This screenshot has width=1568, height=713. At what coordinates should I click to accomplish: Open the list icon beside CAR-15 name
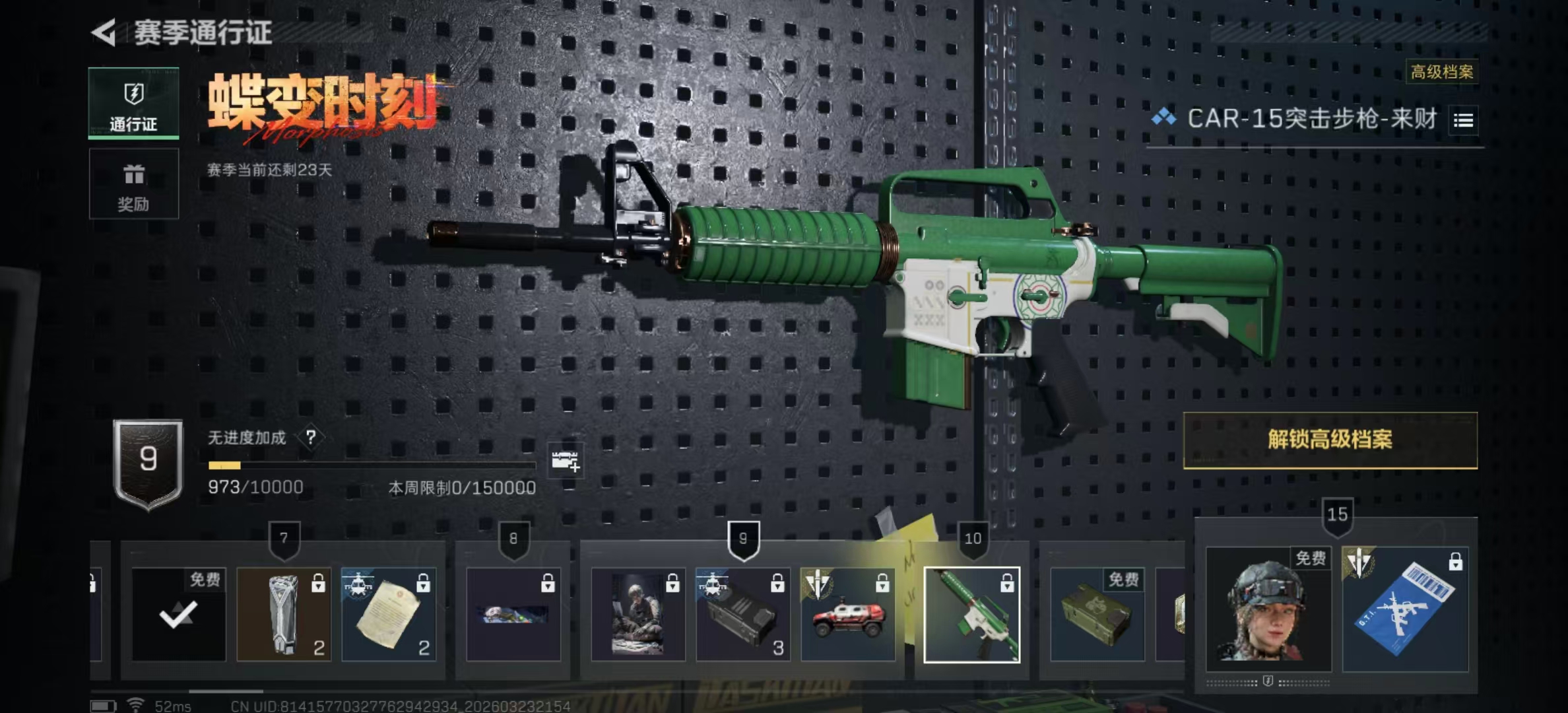coord(1463,120)
